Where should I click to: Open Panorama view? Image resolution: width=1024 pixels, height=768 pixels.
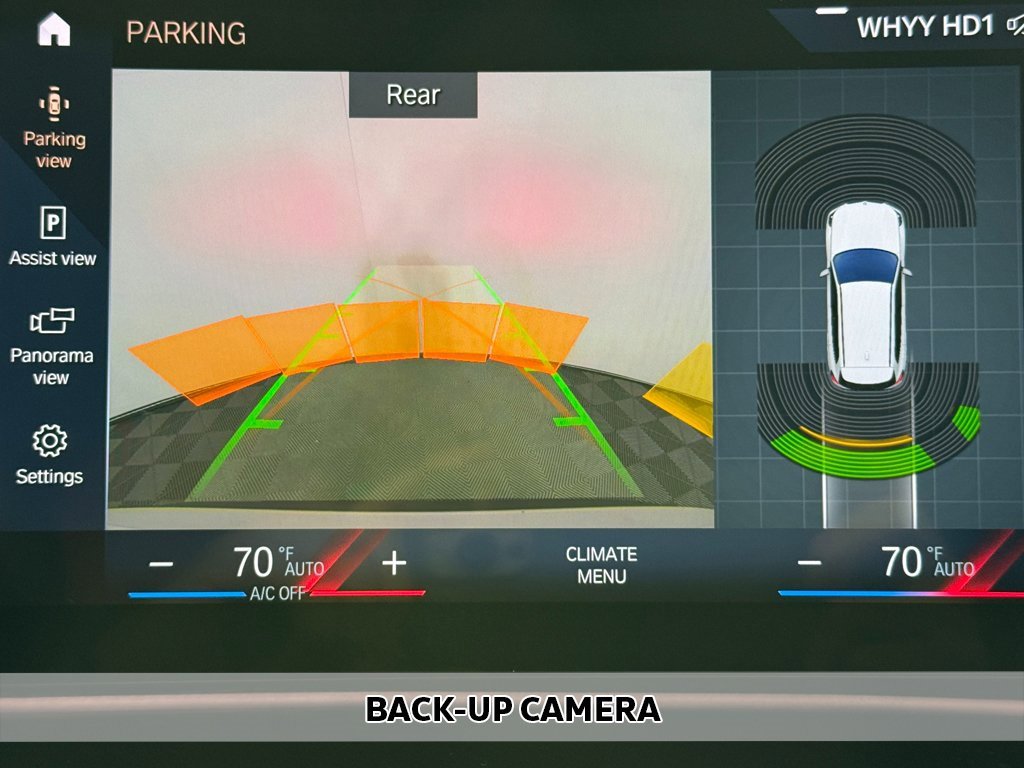pyautogui.click(x=52, y=345)
